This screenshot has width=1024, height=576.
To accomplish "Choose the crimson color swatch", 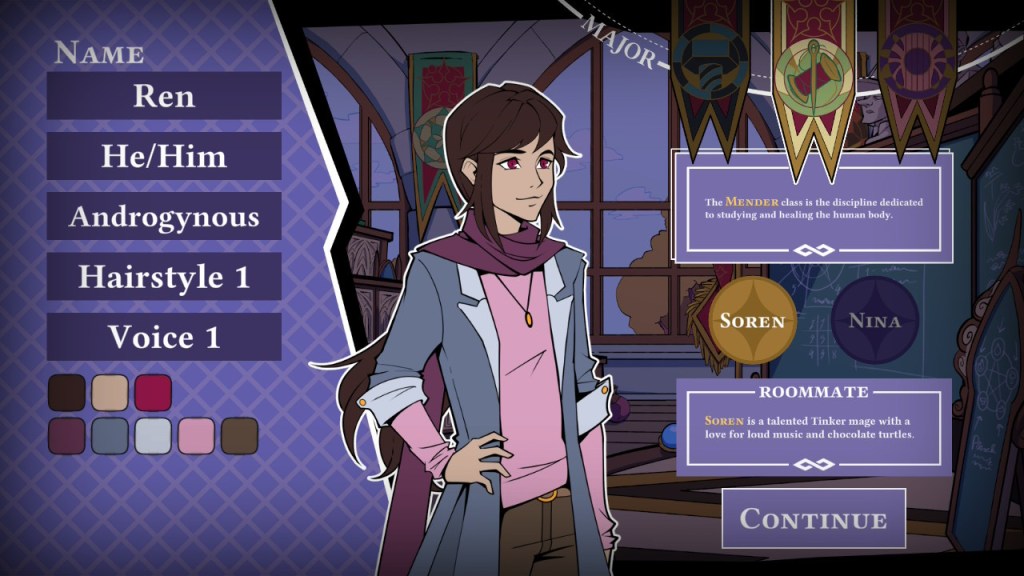I will tap(153, 393).
